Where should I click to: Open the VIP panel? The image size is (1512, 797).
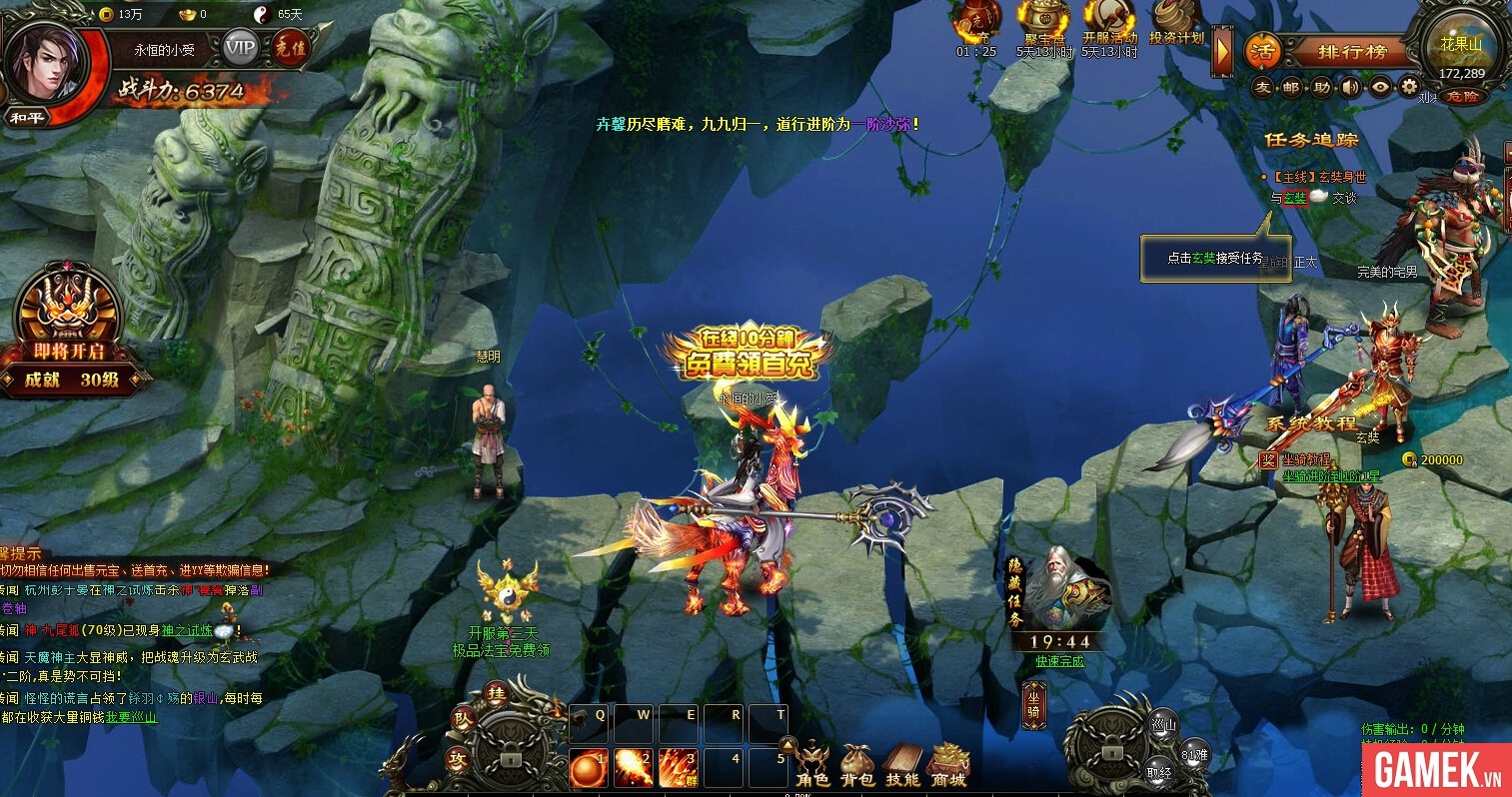pyautogui.click(x=240, y=47)
